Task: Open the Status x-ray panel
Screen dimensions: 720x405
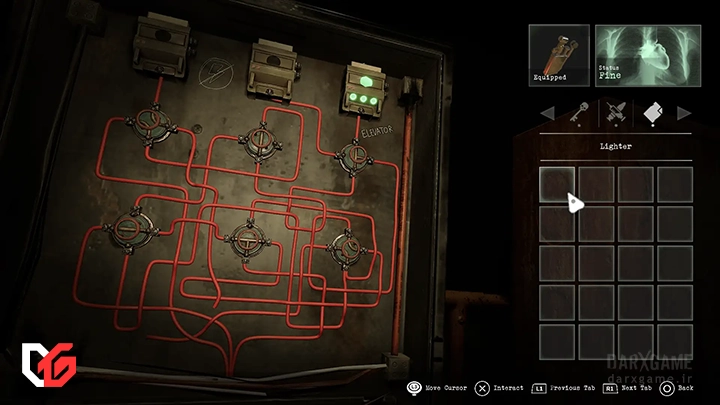Action: (x=643, y=55)
